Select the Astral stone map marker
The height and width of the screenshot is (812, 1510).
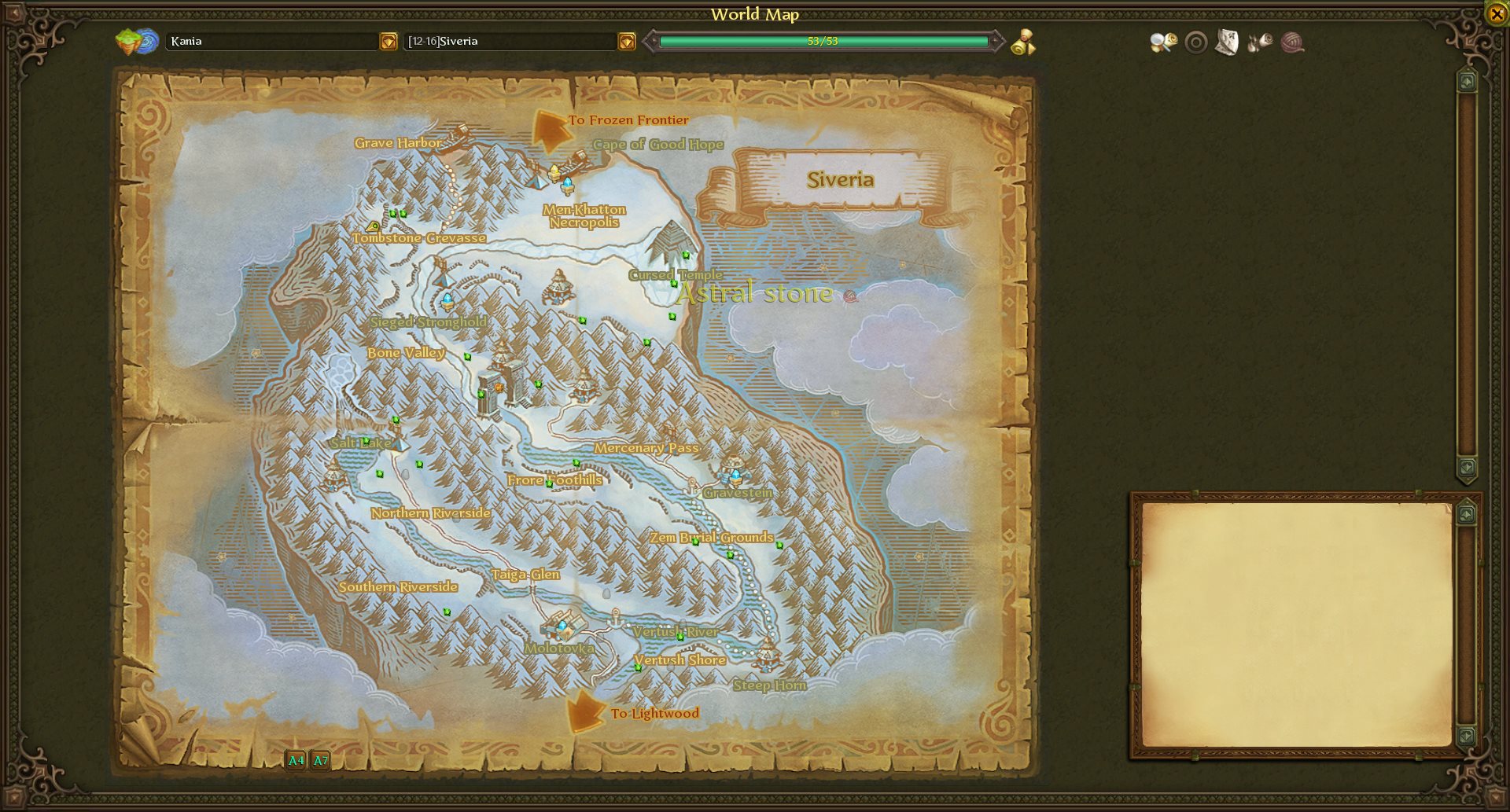[849, 296]
